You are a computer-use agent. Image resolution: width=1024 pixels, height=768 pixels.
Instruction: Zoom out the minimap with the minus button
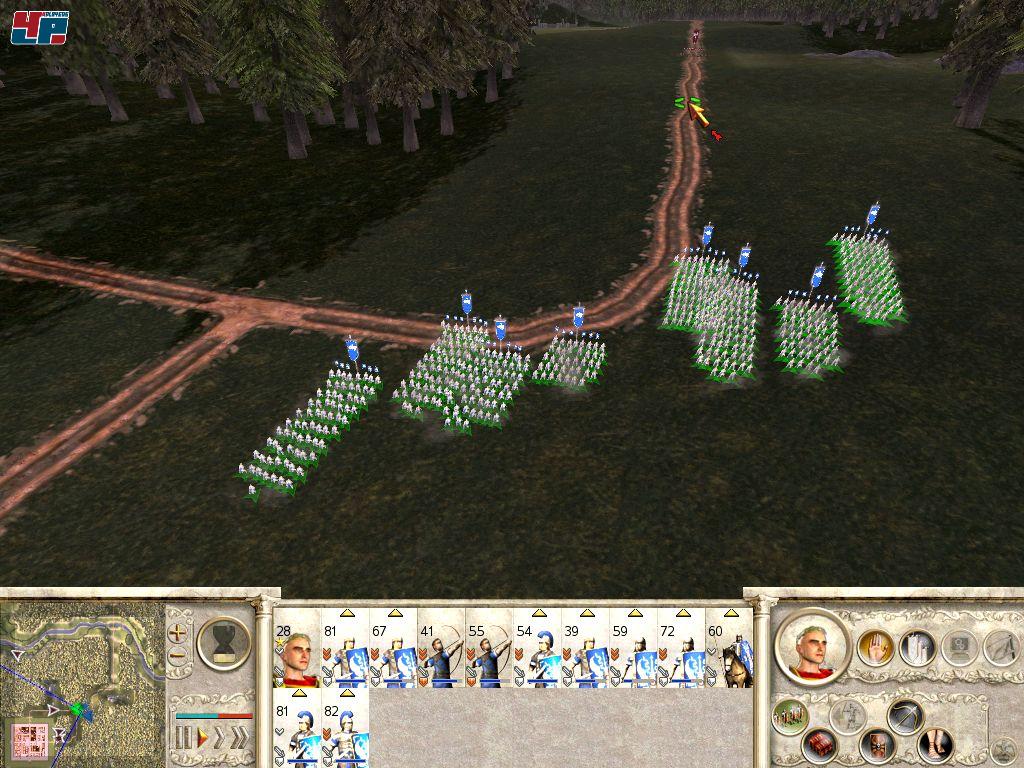pos(178,656)
